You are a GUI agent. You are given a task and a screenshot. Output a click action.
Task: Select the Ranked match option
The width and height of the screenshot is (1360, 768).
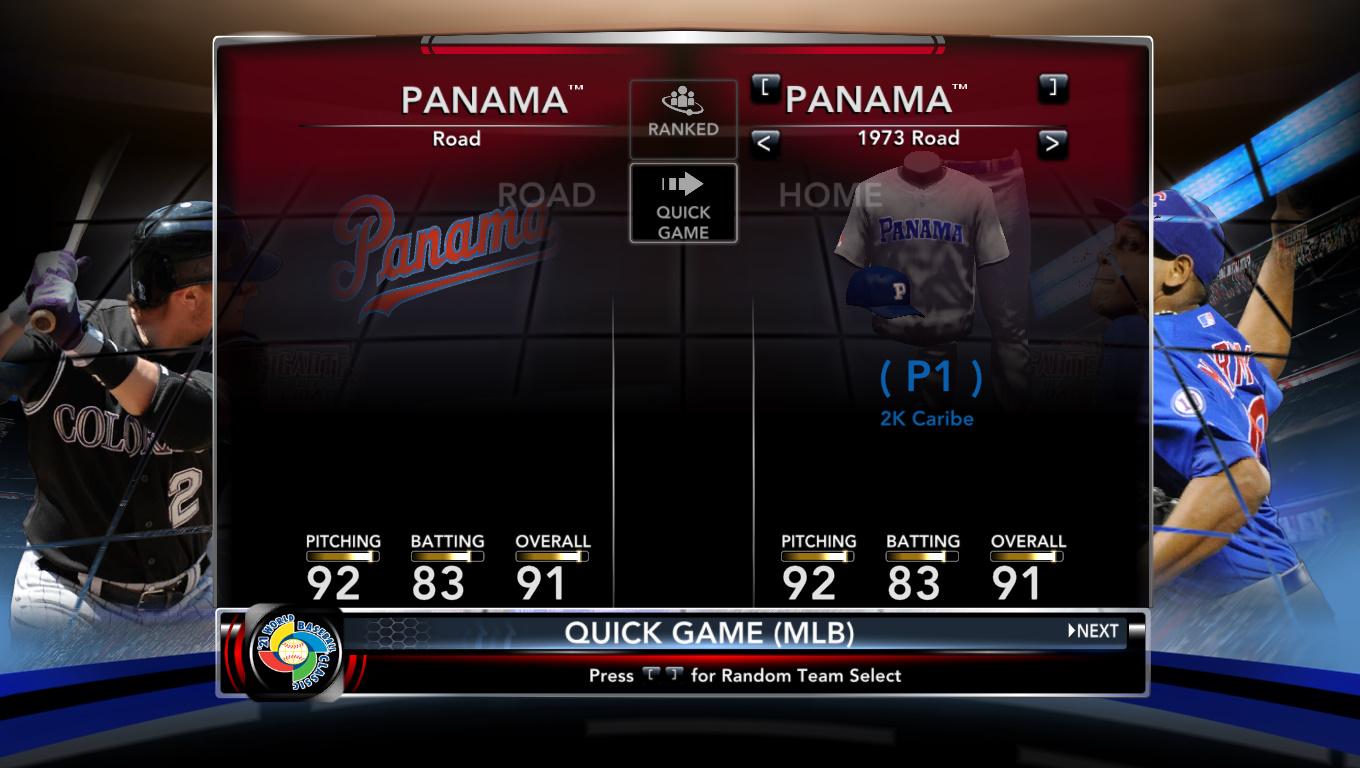point(683,117)
